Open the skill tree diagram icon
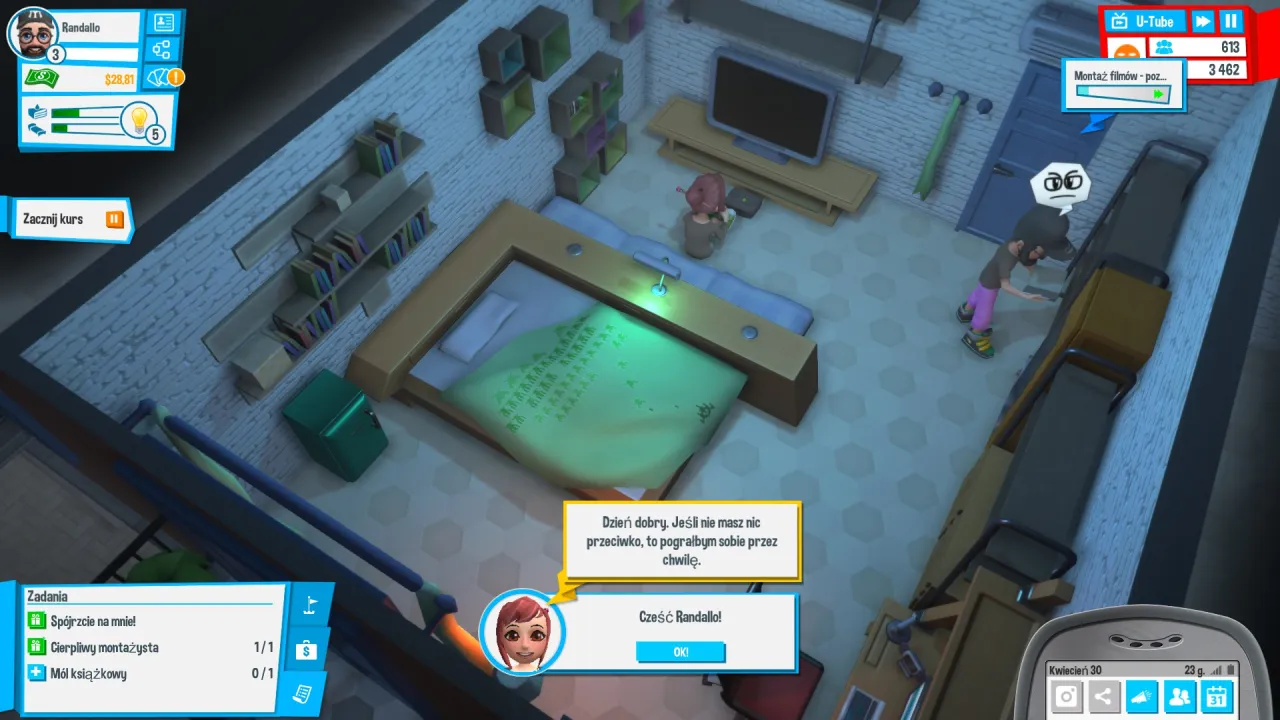The height and width of the screenshot is (720, 1280). (x=161, y=49)
